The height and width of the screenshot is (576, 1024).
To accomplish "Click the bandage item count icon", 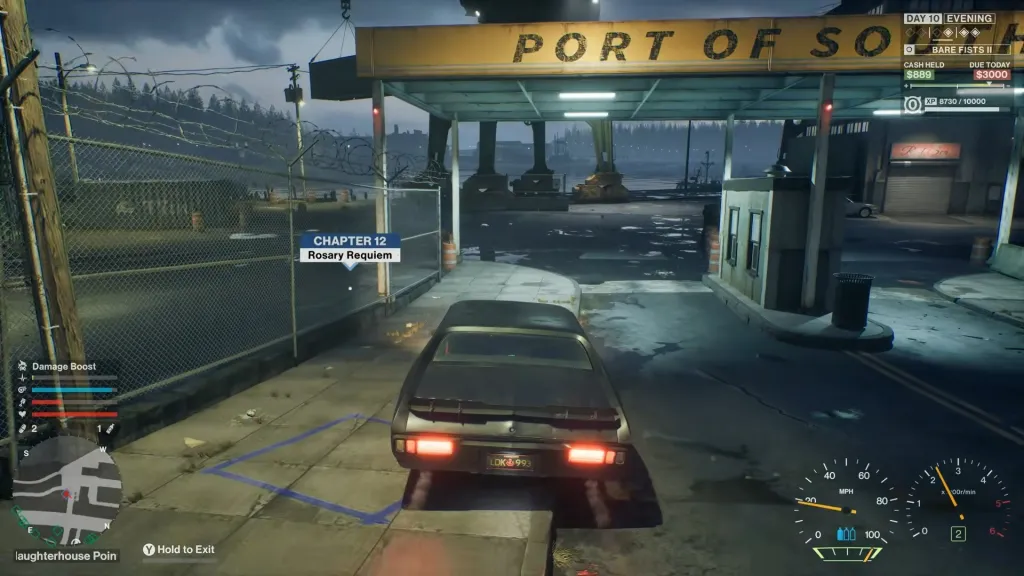I will [x=22, y=428].
